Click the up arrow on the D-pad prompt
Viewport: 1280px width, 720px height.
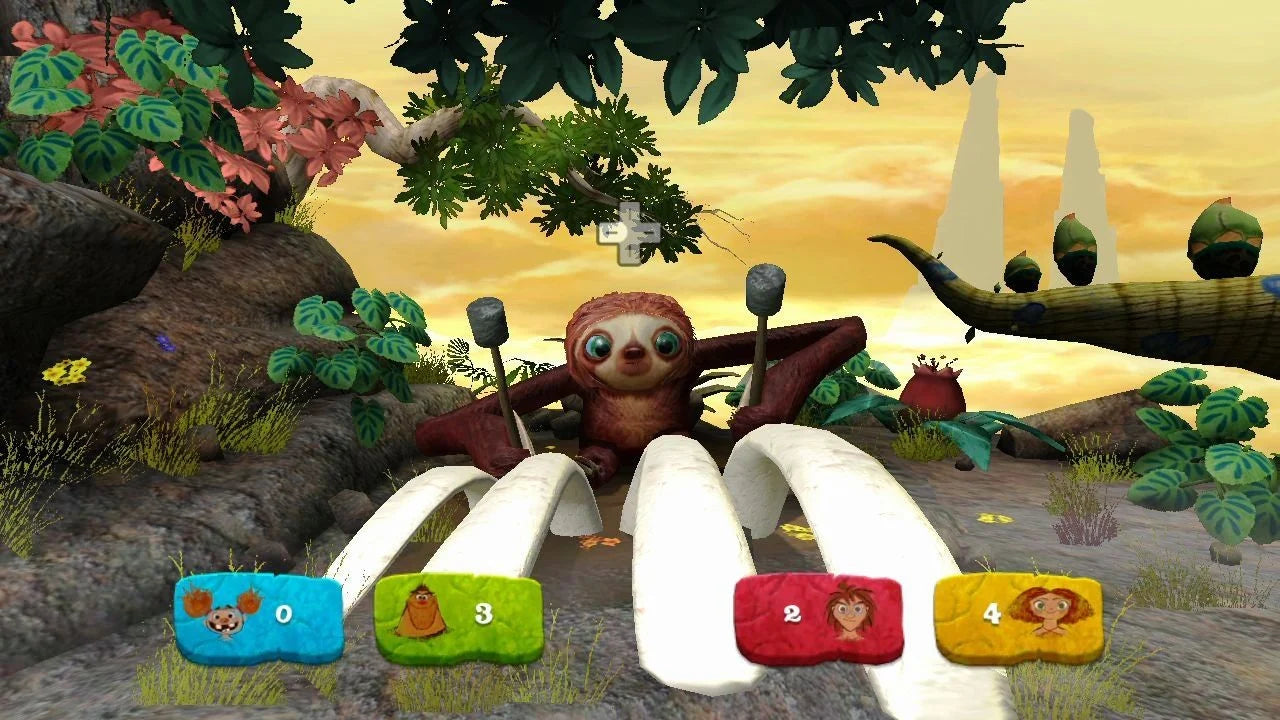tap(630, 212)
